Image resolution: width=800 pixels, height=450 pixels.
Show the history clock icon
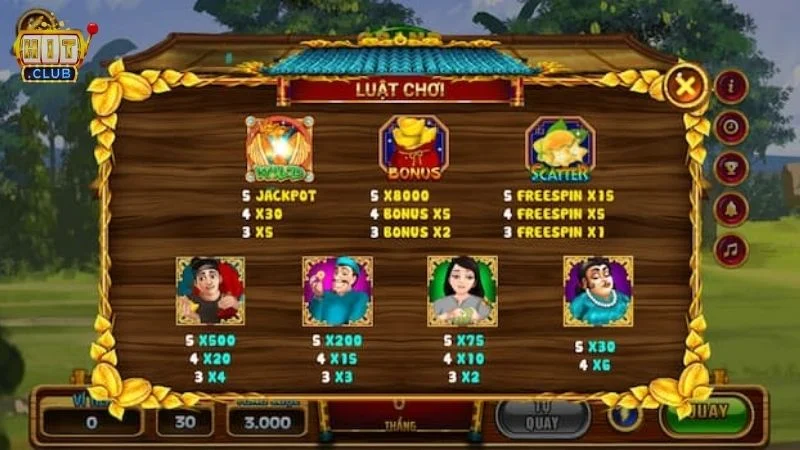click(x=731, y=127)
